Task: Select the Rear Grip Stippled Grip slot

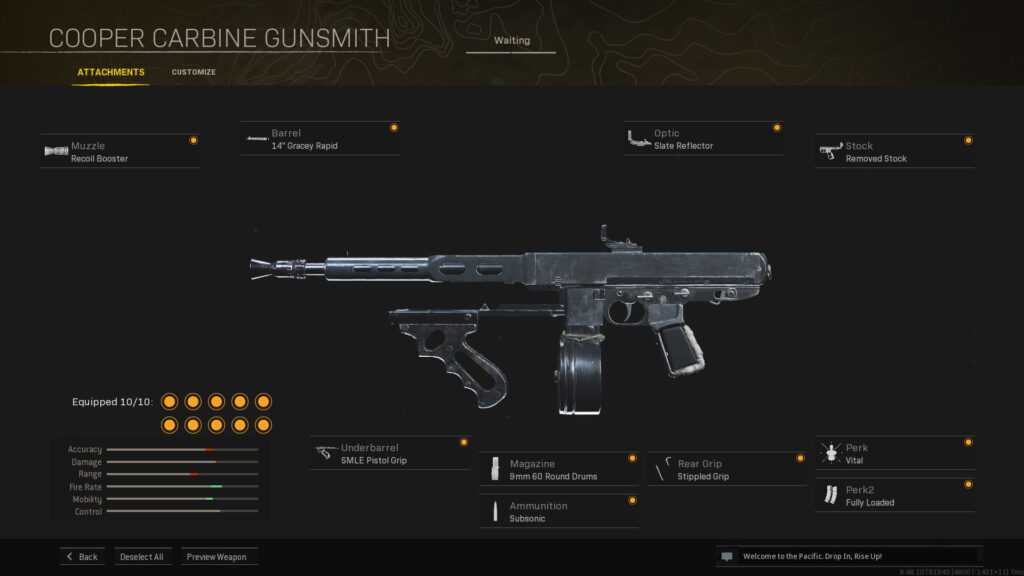Action: coord(727,470)
